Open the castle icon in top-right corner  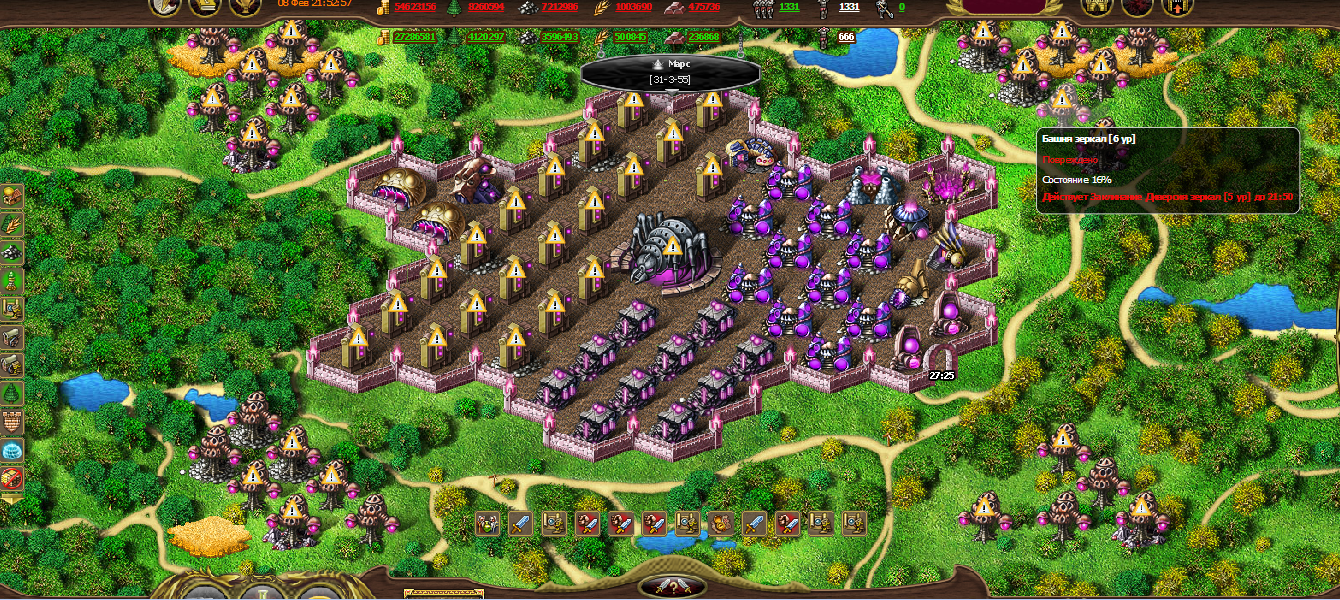[x=1098, y=6]
